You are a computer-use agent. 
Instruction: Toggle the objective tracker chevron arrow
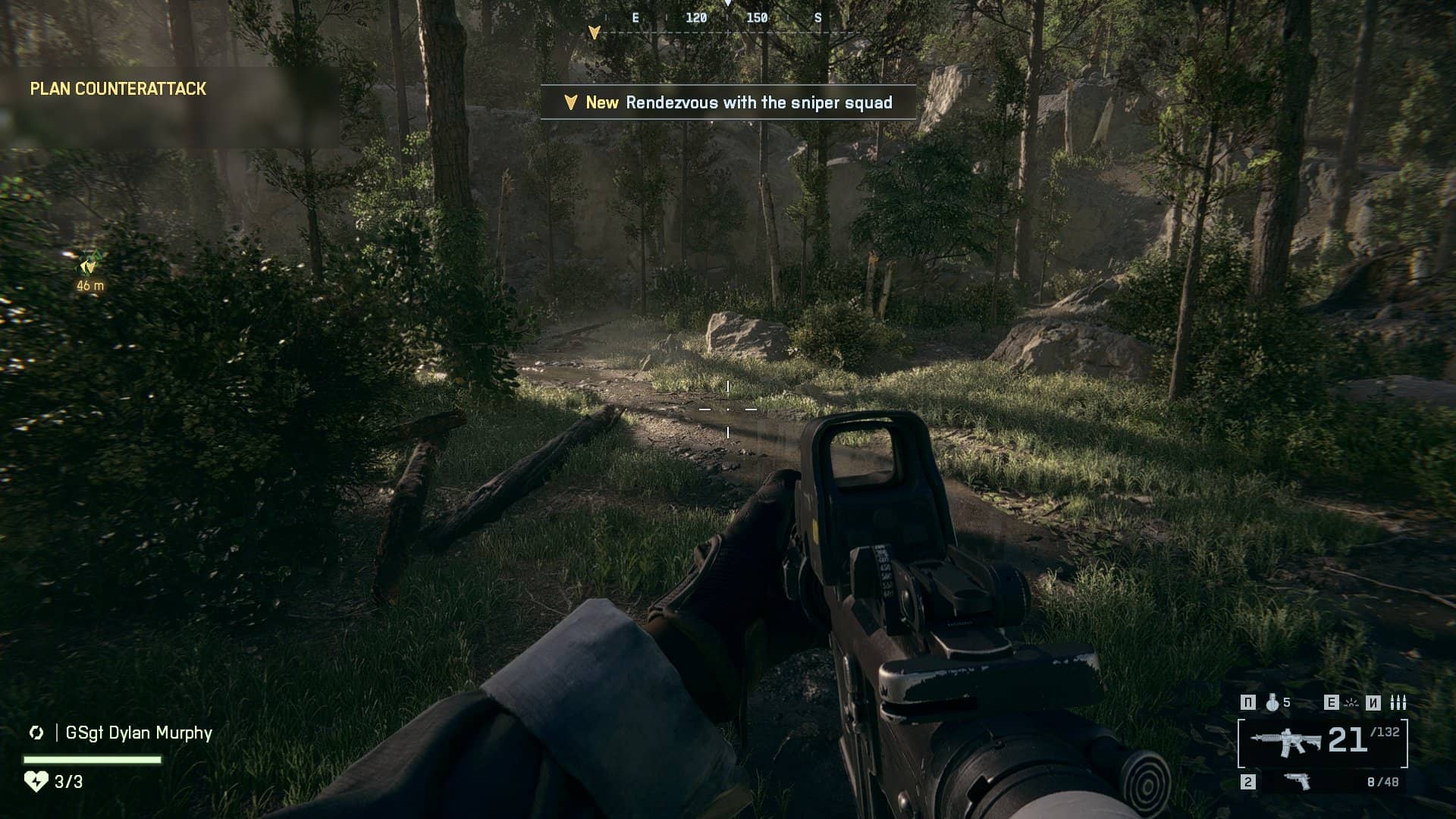click(594, 33)
